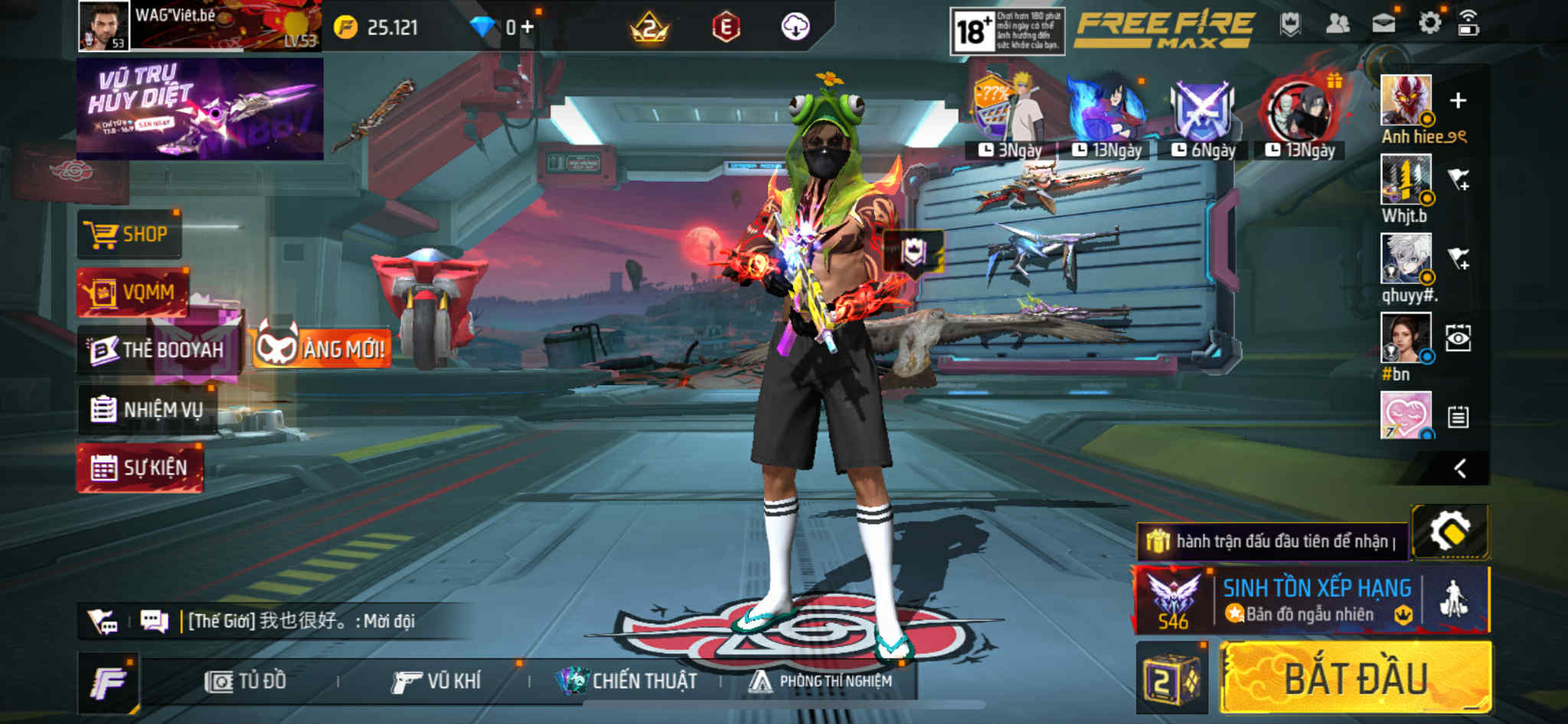Open the download cloud icon
Viewport: 1568px width, 724px height.
795,28
